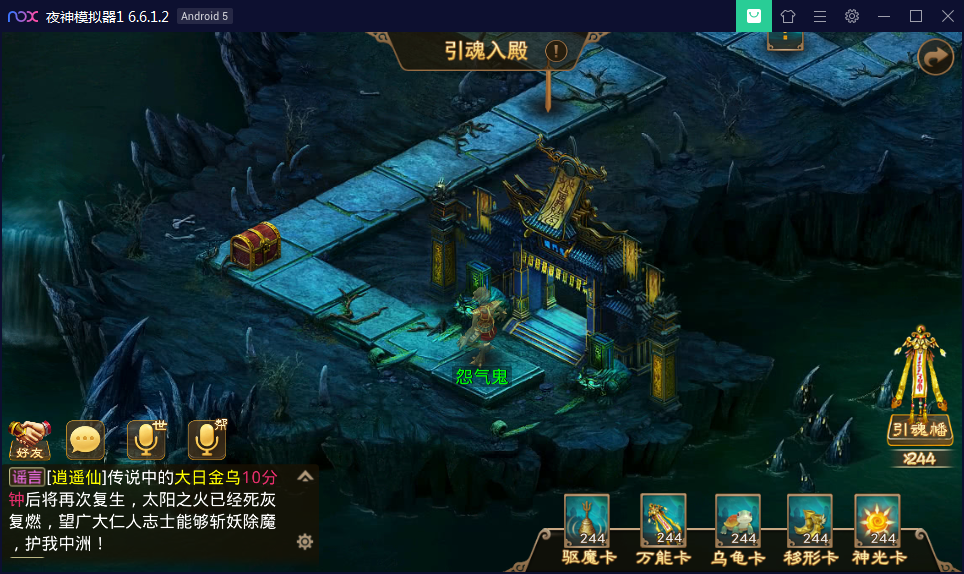Open the Nox emulator settings gear
This screenshot has width=964, height=574.
852,16
